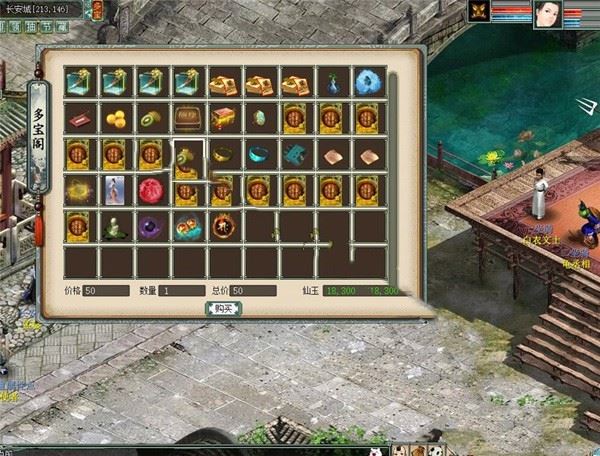This screenshot has height=456, width=600.
Task: Click the 购买 (buy) button
Action: (223, 308)
